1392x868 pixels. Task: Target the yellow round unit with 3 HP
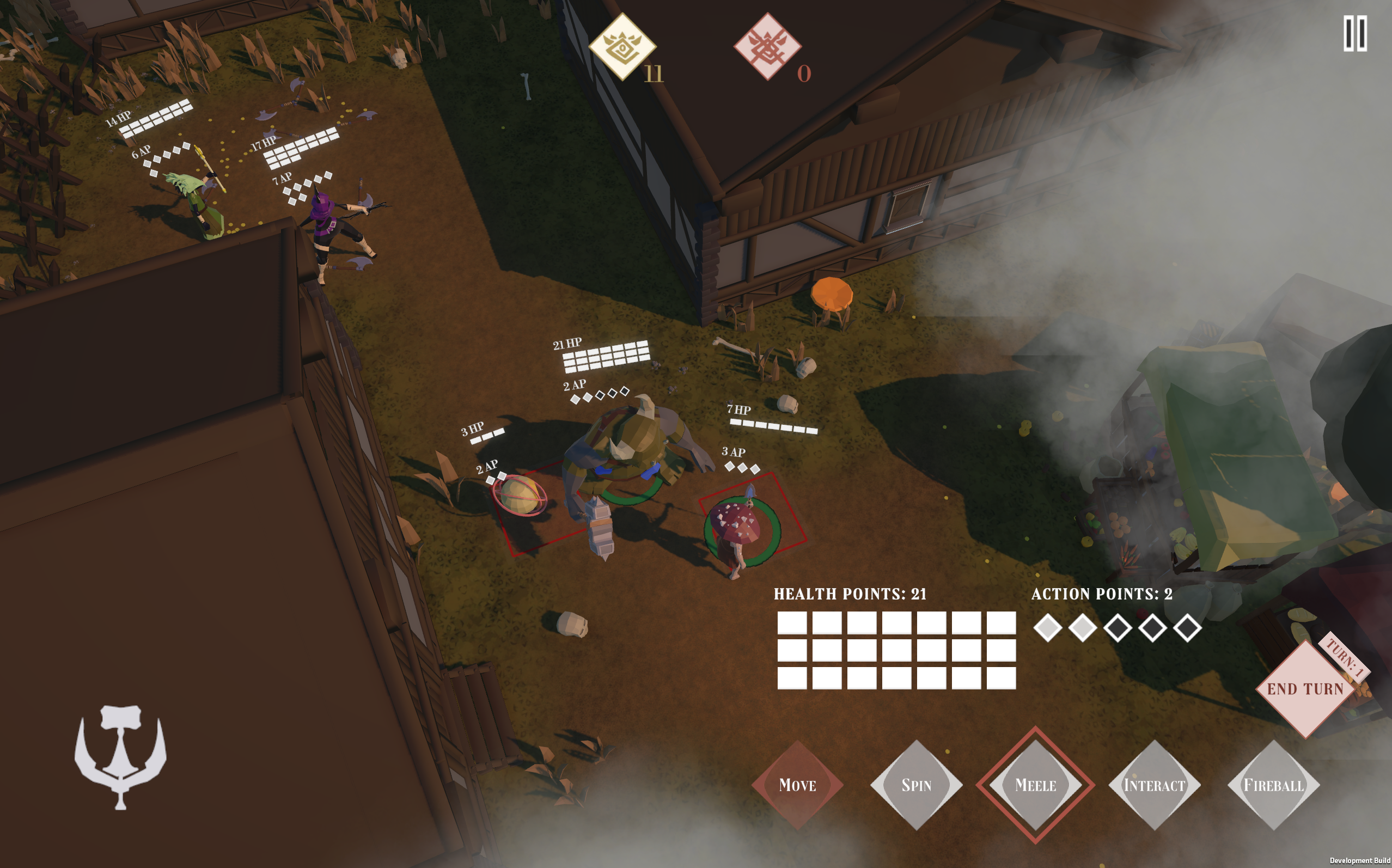[520, 496]
